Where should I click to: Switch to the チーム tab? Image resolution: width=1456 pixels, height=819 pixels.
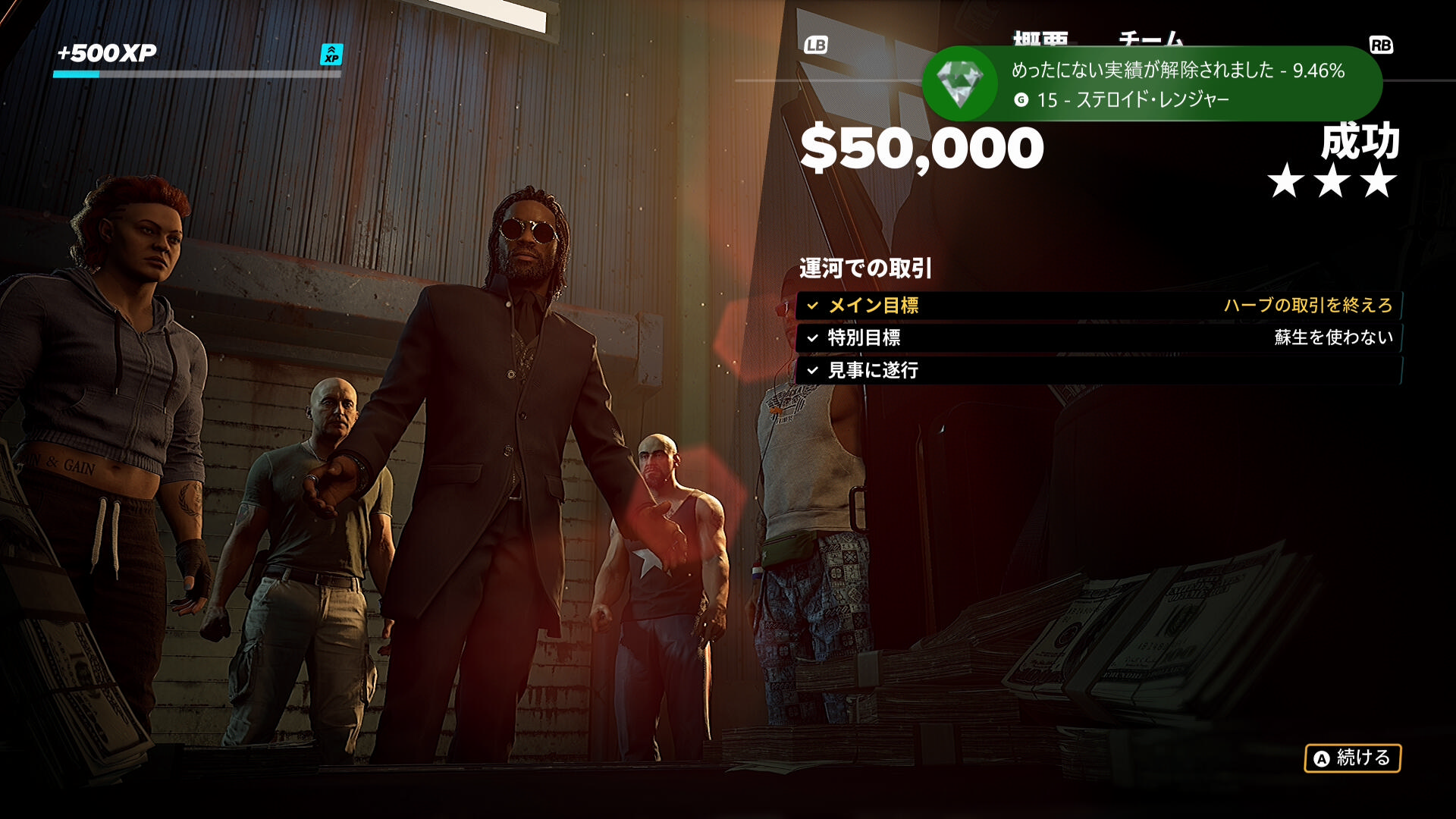1150,38
